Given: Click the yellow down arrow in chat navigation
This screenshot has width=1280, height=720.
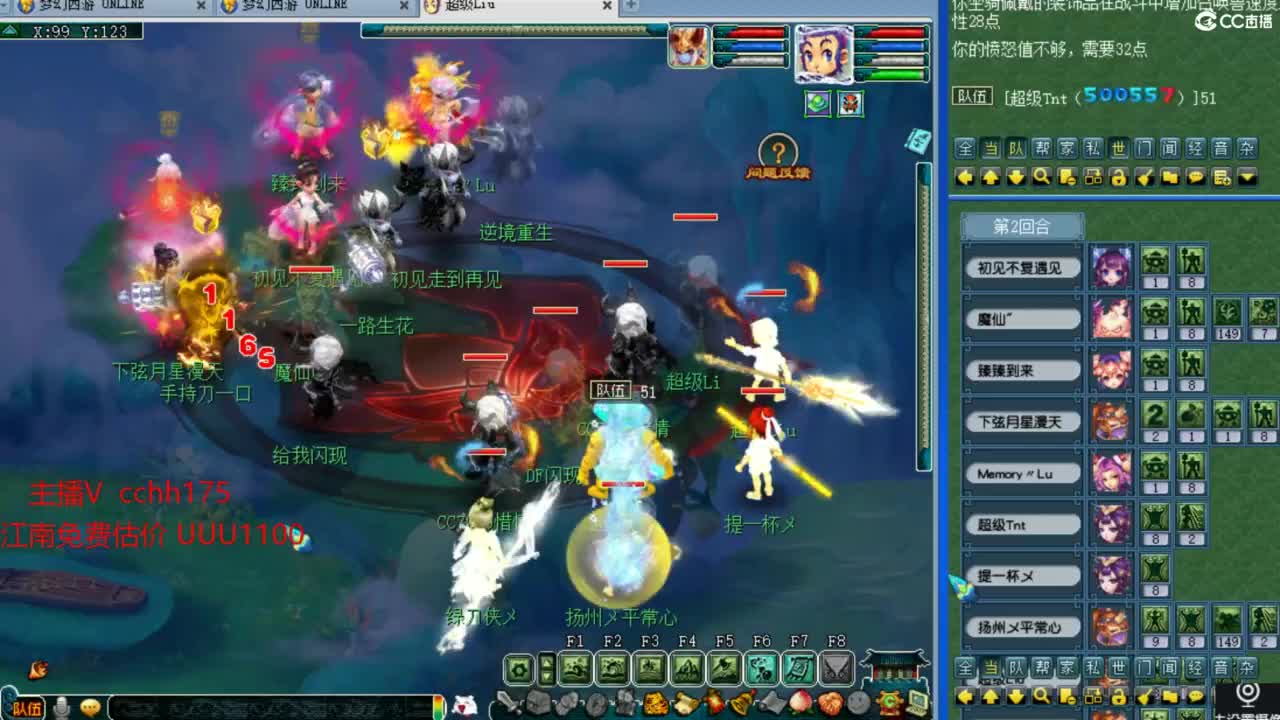Looking at the screenshot, I should pos(1014,177).
